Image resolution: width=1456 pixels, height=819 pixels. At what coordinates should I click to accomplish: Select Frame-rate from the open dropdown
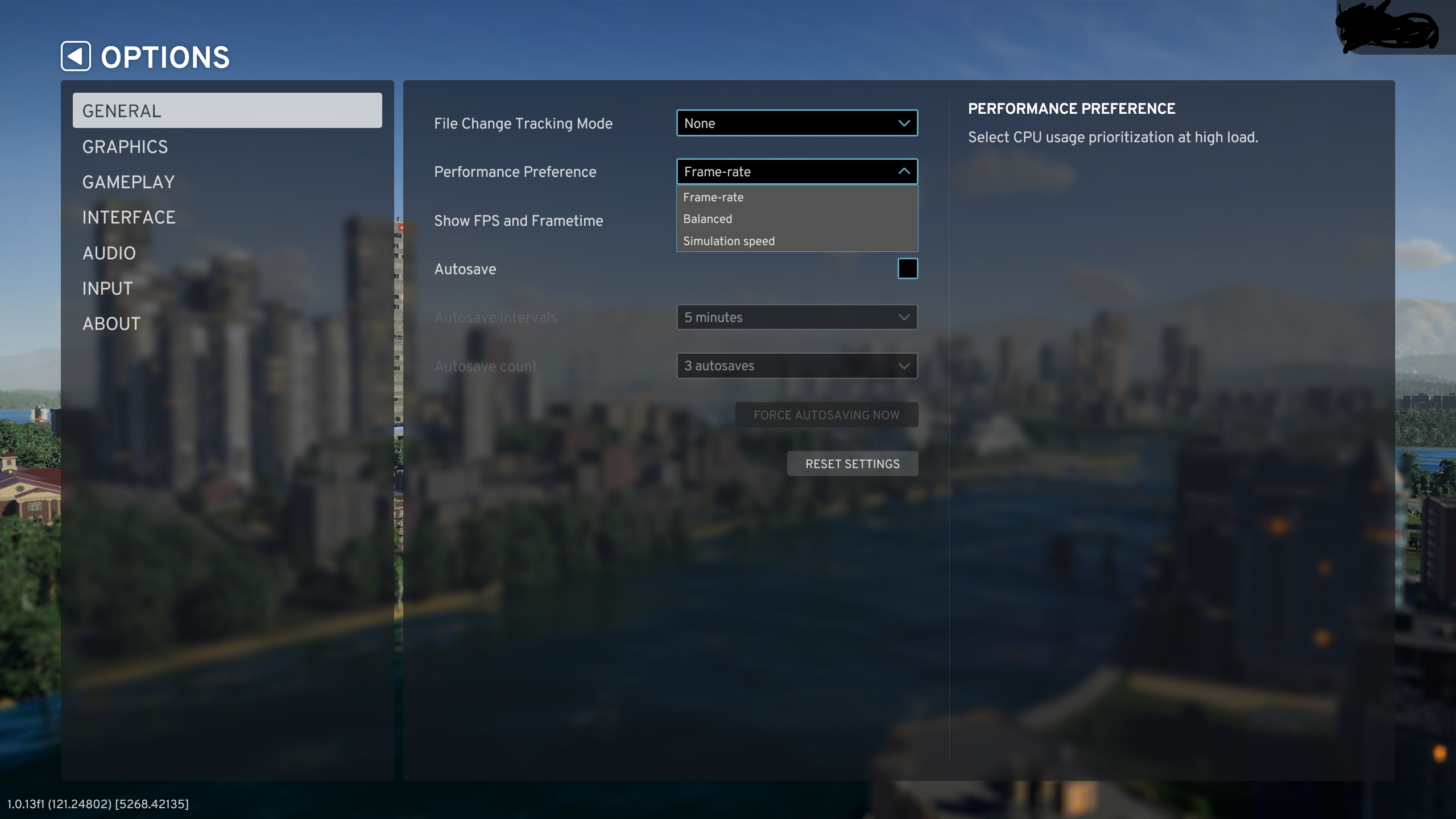coord(713,197)
